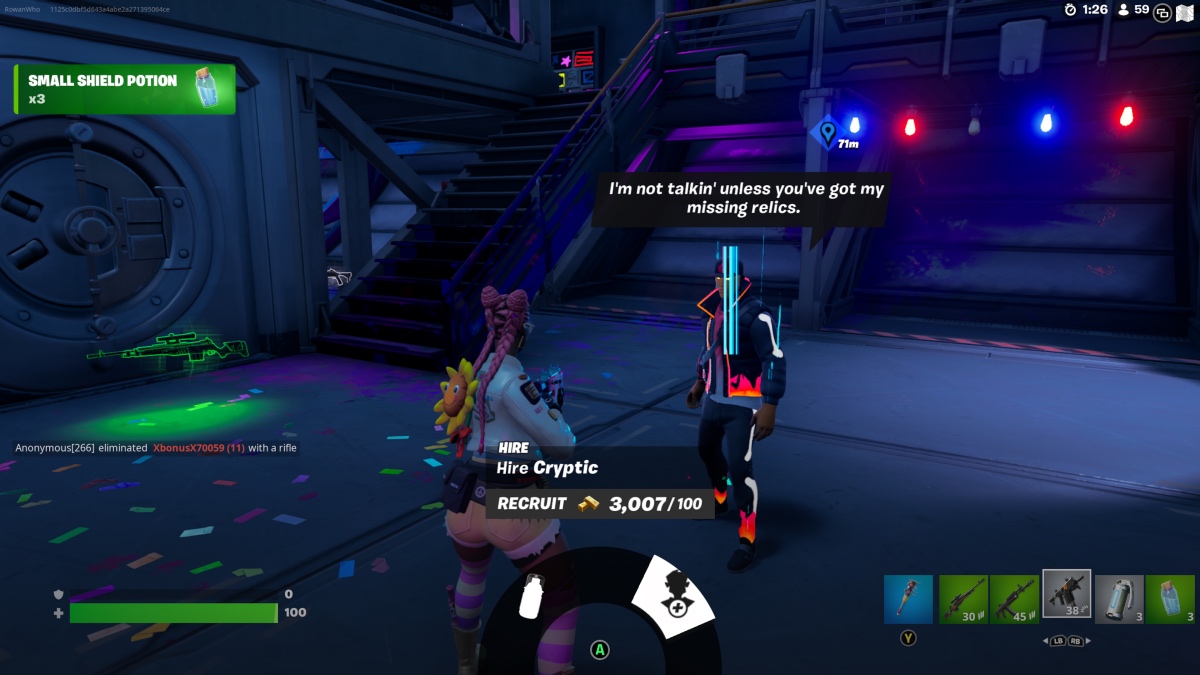Select the Hire option on the interaction wheel
The width and height of the screenshot is (1200, 675).
674,596
